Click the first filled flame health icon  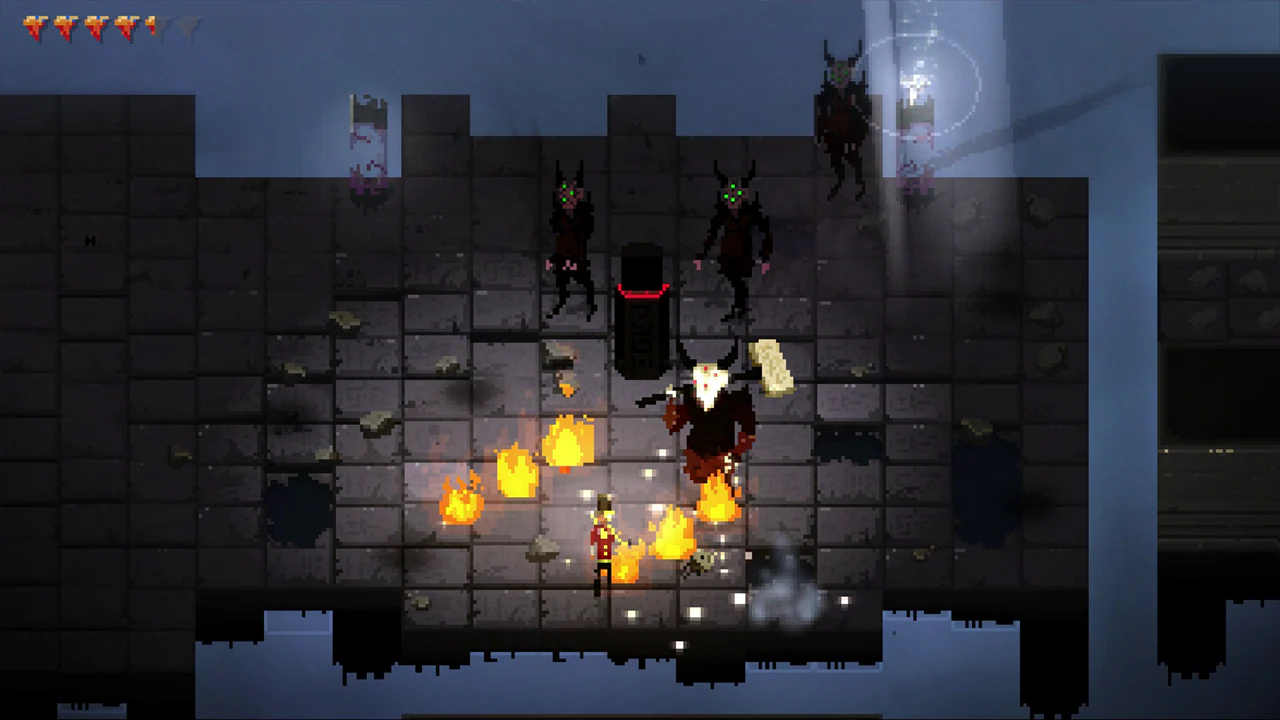pos(33,27)
